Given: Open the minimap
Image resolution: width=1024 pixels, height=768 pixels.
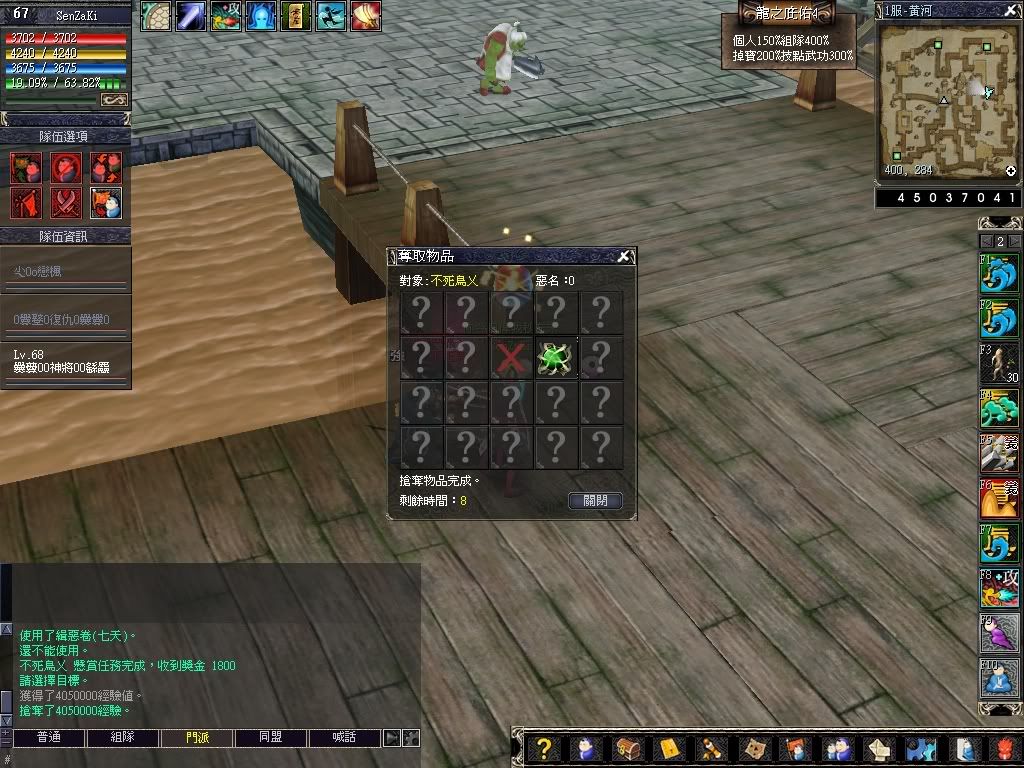Looking at the screenshot, I should 945,101.
